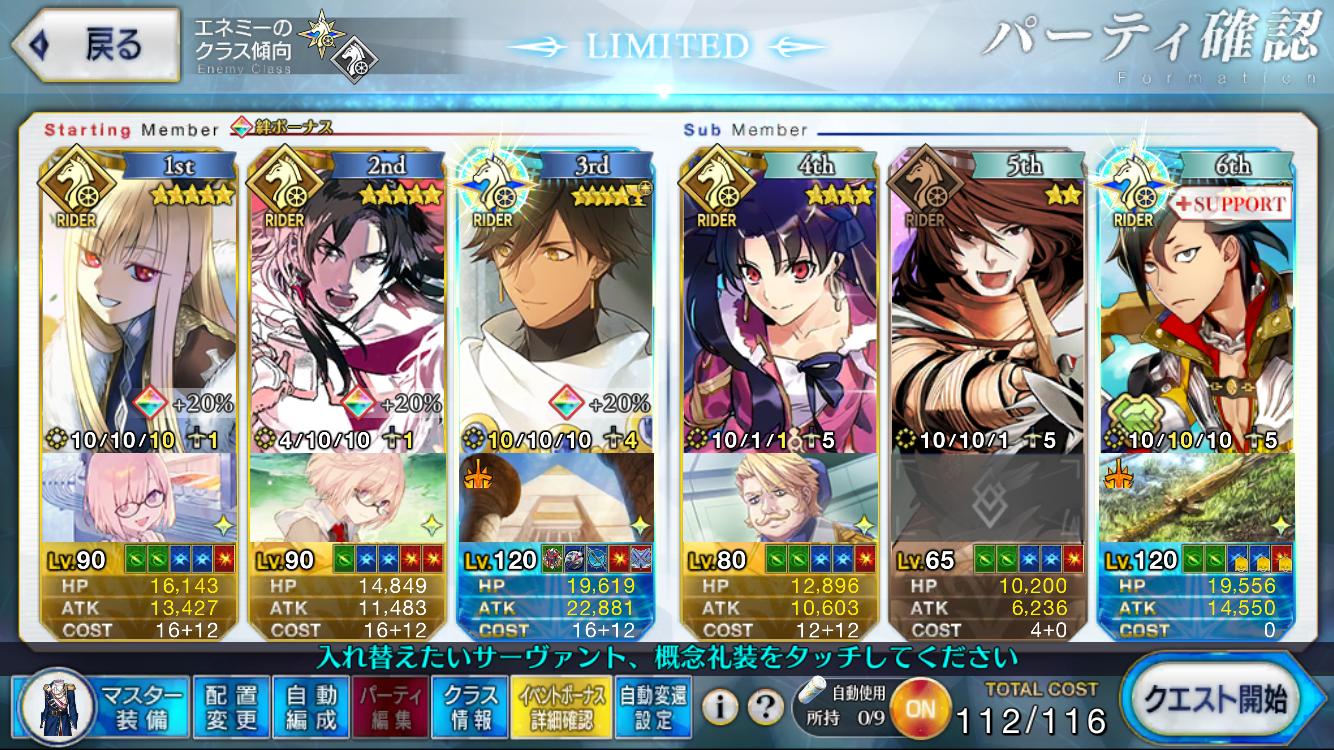This screenshot has width=1334, height=750.
Task: Select the pyramid craft essence card
Action: (x=555, y=498)
